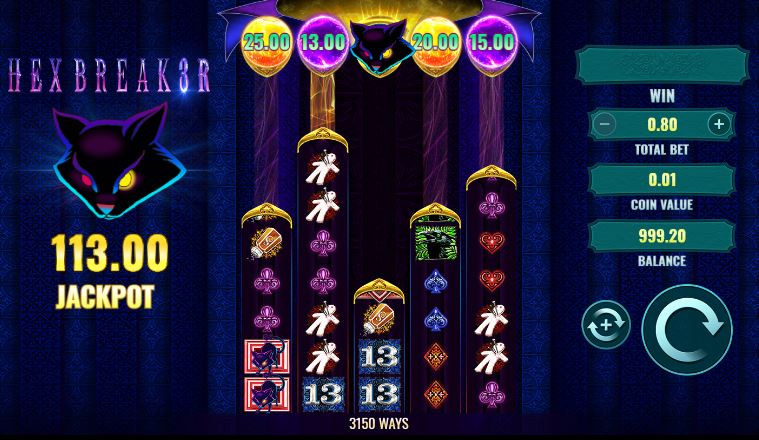Screen dimensions: 759x440
Task: Increase the total bet with plus button
Action: click(718, 124)
